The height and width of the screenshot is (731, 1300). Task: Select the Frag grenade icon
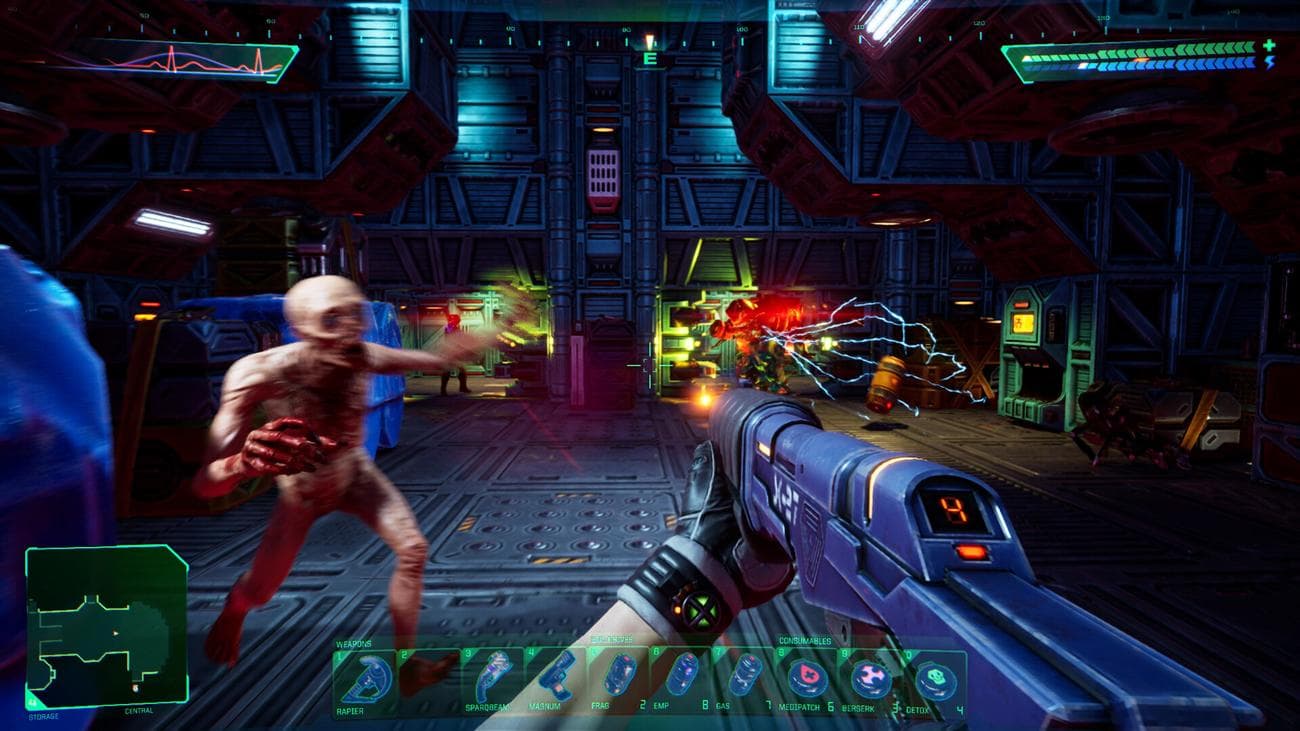click(x=621, y=674)
